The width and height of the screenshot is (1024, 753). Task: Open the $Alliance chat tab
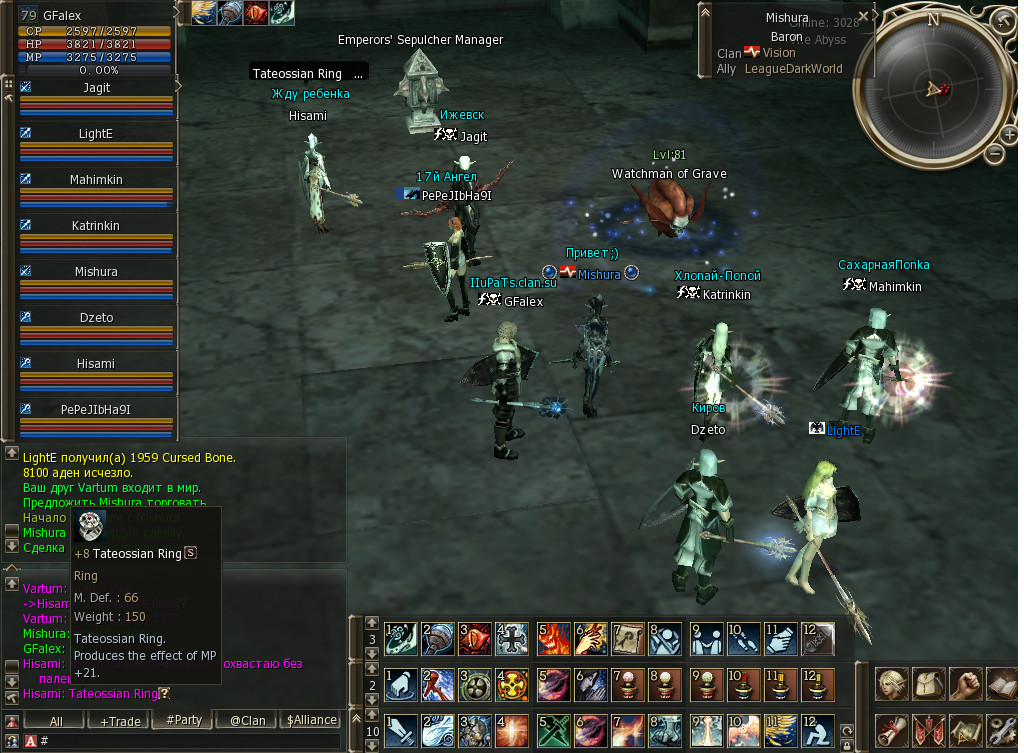tap(311, 720)
